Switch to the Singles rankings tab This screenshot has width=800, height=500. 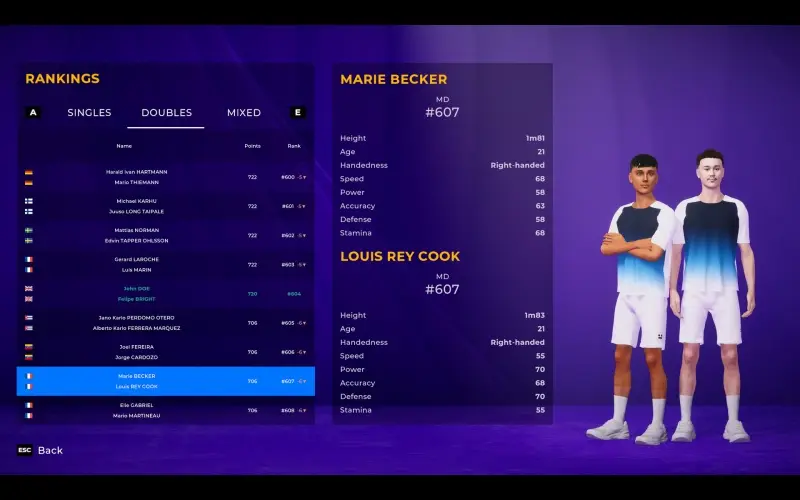tap(89, 113)
